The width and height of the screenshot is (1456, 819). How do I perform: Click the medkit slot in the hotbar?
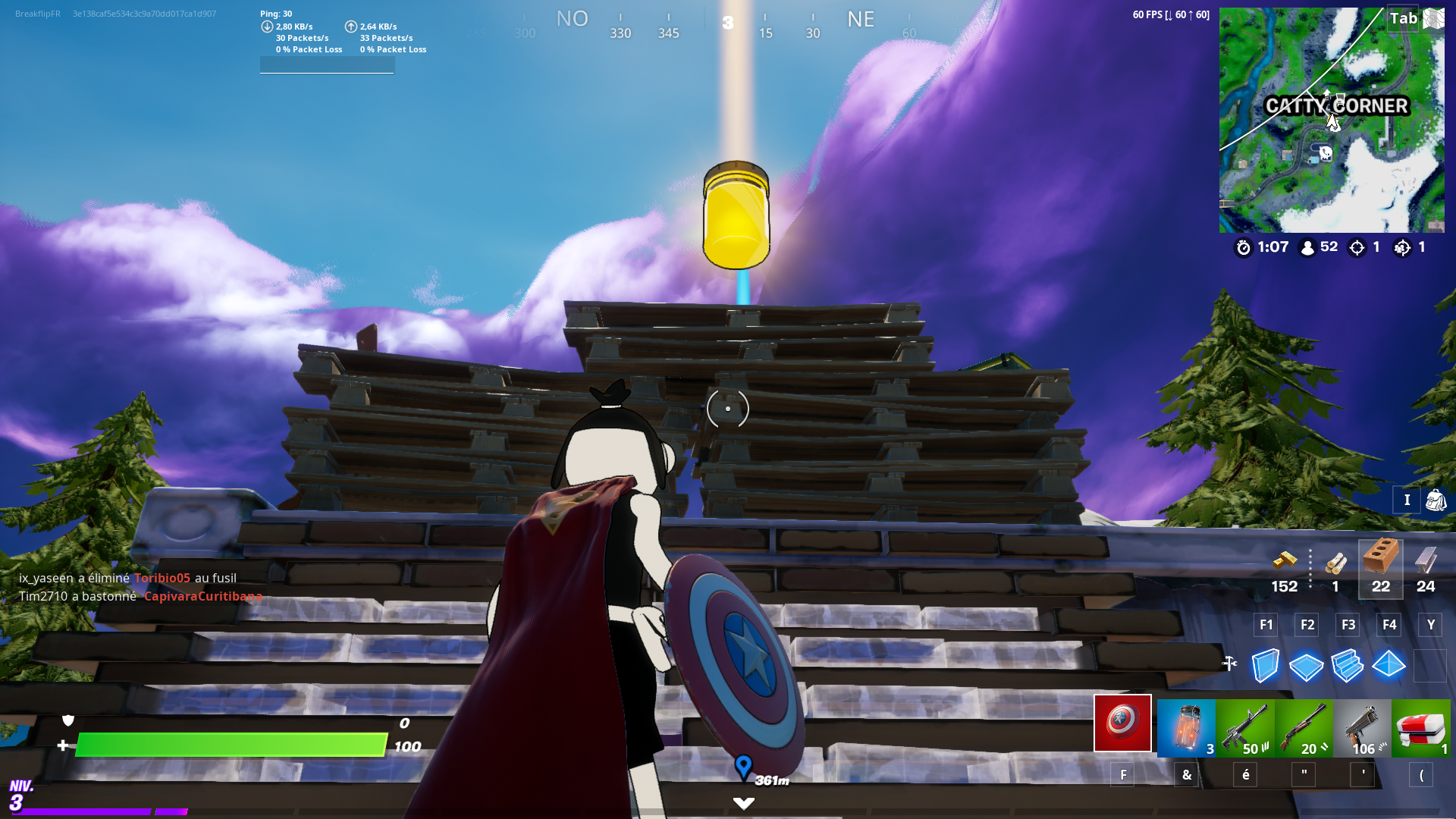tap(1423, 728)
